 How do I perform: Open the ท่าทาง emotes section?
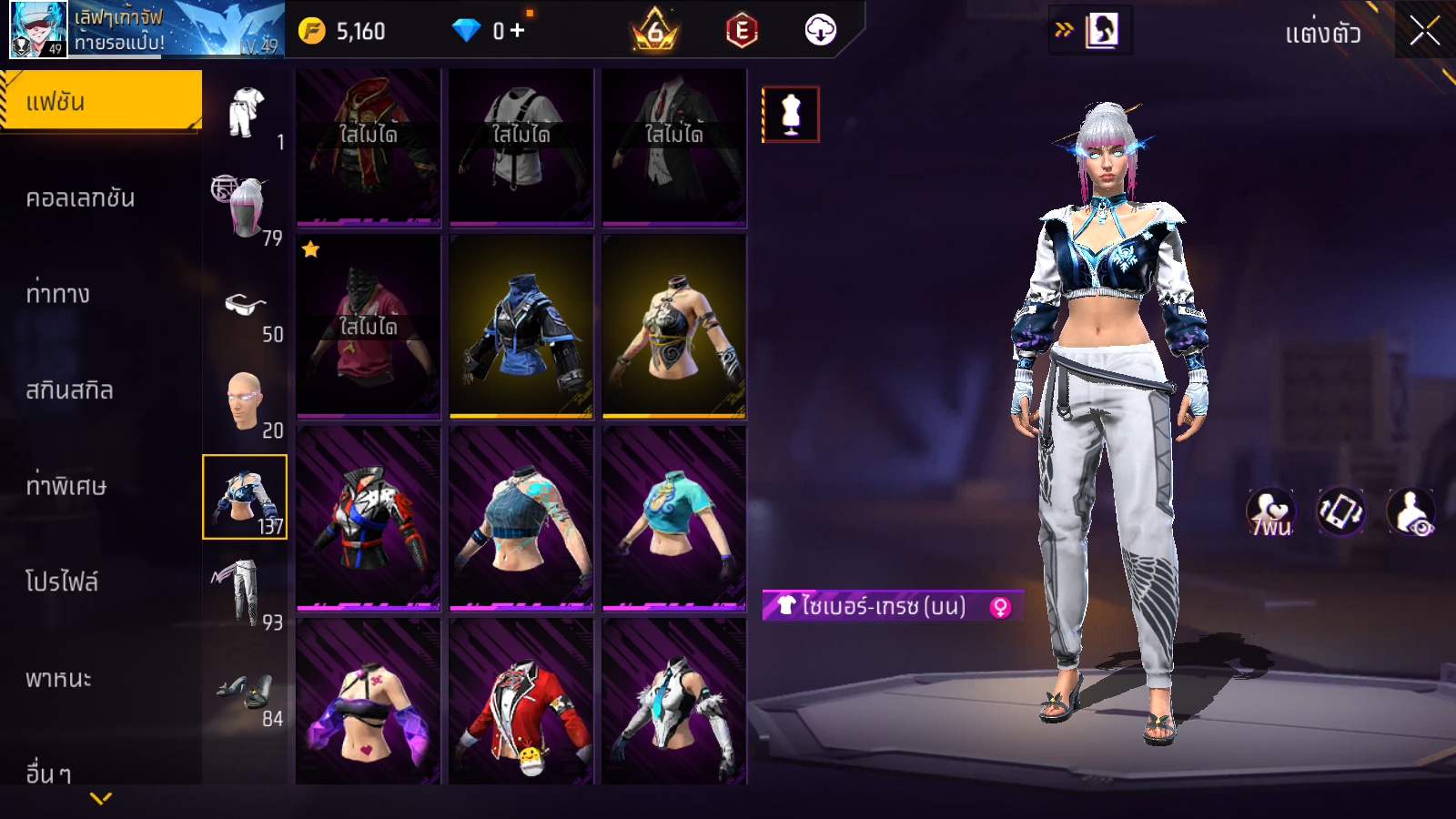[x=58, y=294]
